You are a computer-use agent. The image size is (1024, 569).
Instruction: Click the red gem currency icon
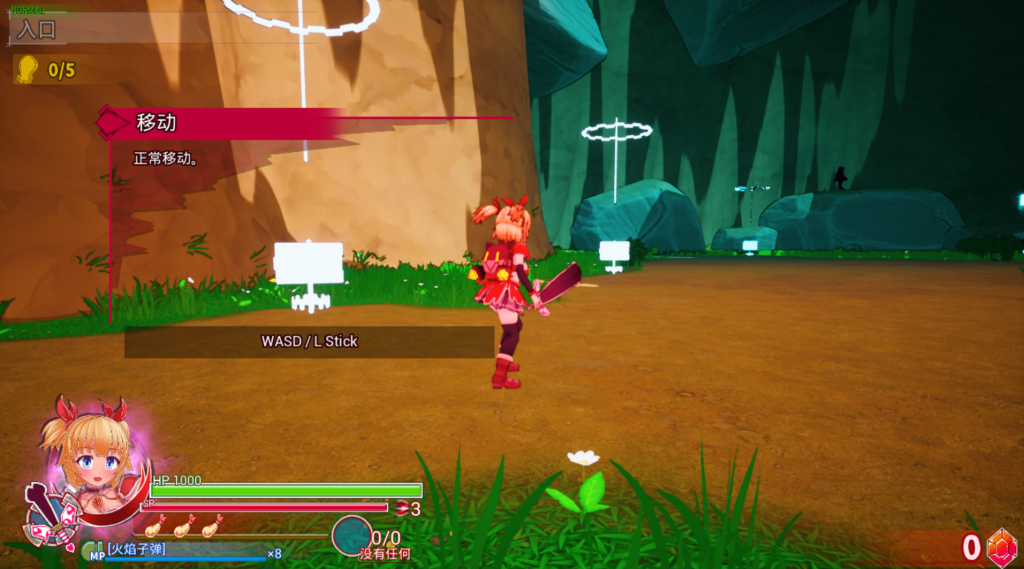(1001, 547)
